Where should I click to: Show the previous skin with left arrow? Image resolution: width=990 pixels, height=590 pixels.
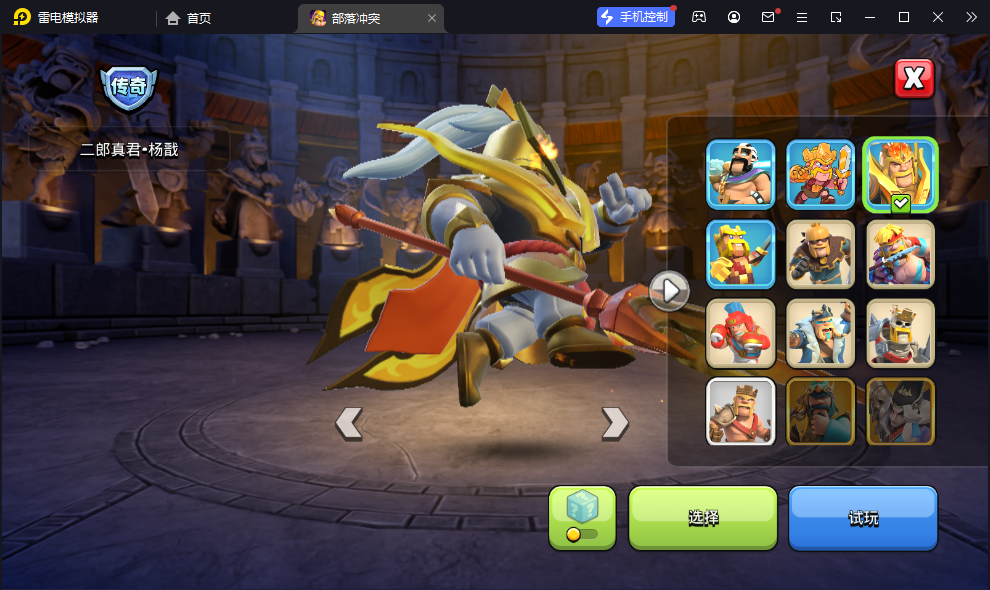[348, 423]
